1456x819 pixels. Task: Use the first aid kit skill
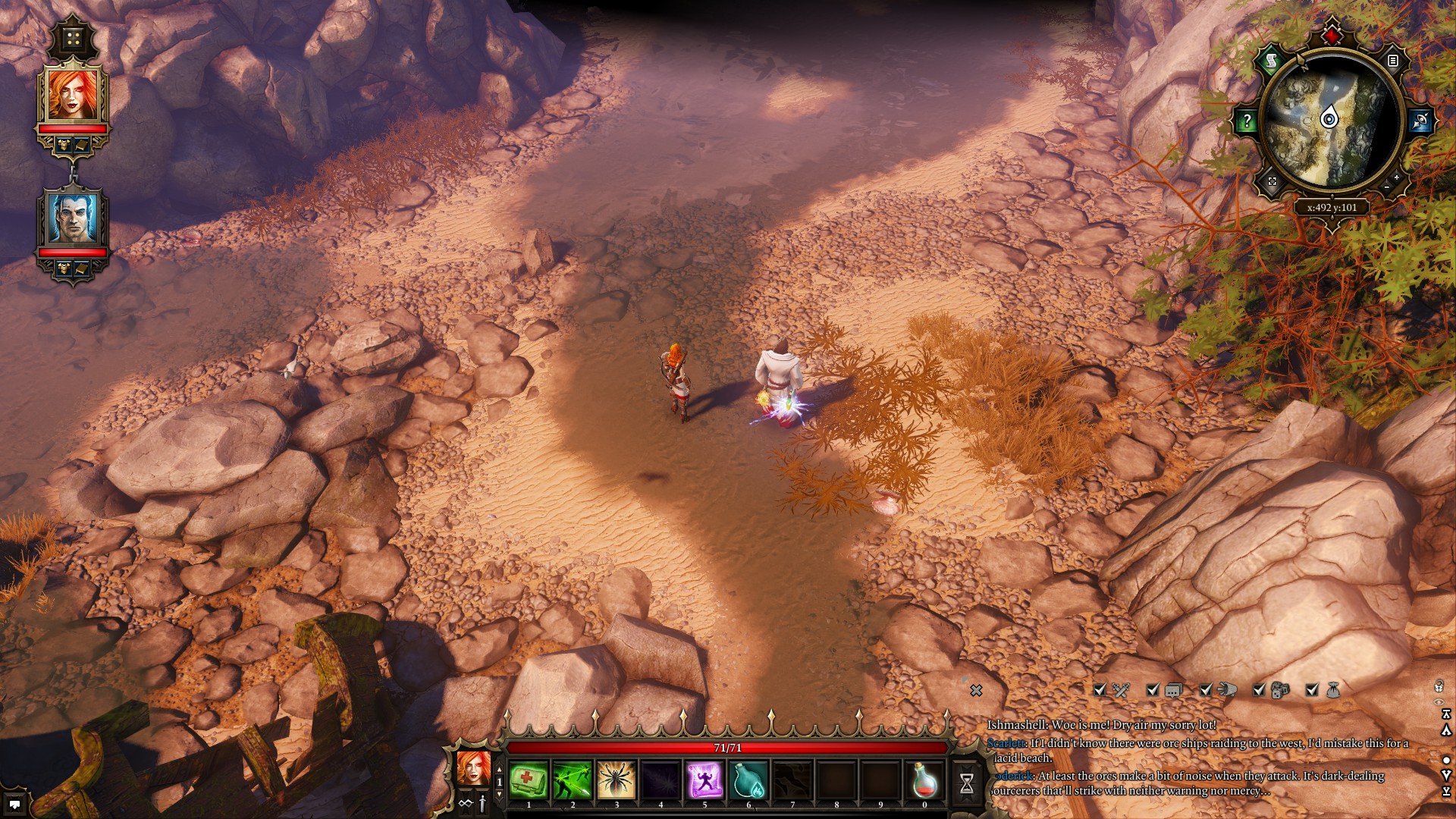pyautogui.click(x=529, y=780)
